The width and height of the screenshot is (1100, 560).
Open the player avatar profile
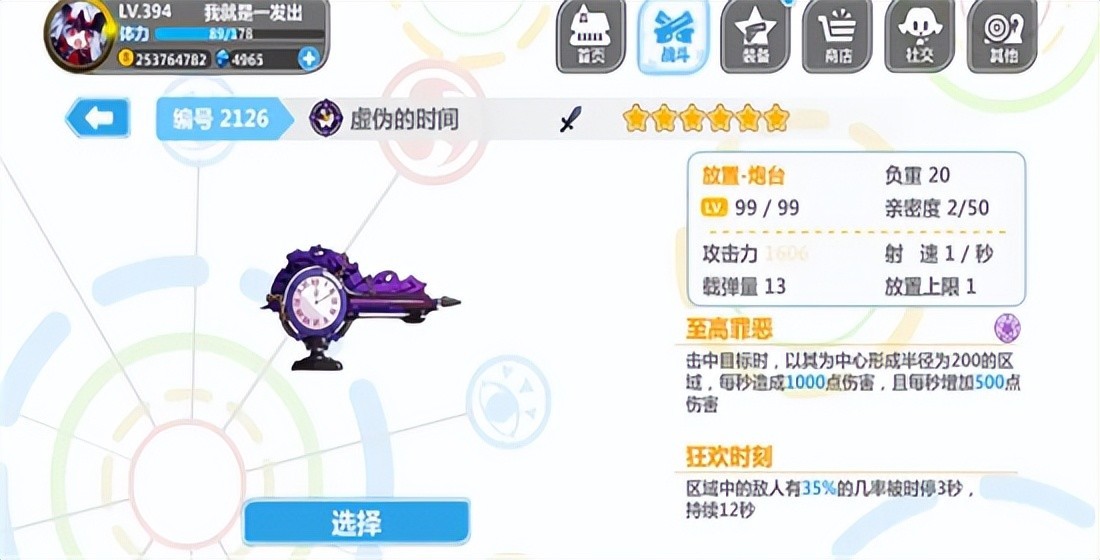(79, 35)
